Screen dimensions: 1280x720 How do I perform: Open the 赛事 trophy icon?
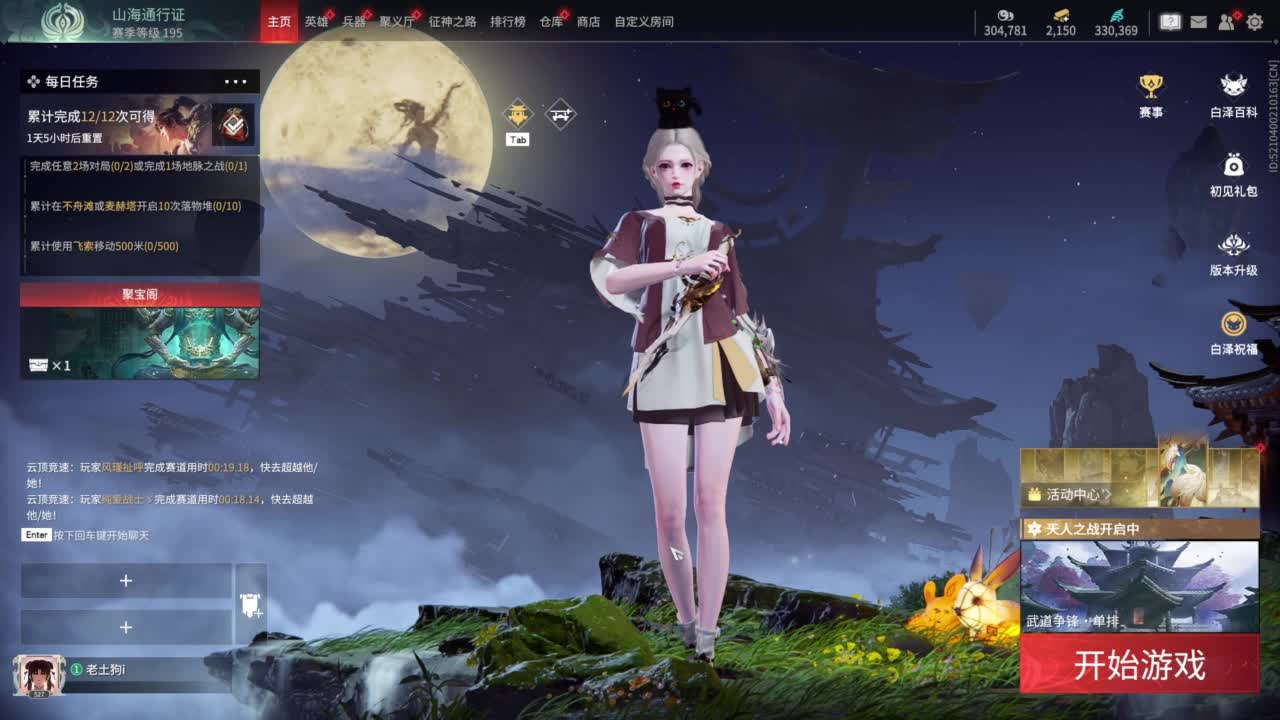(1151, 94)
